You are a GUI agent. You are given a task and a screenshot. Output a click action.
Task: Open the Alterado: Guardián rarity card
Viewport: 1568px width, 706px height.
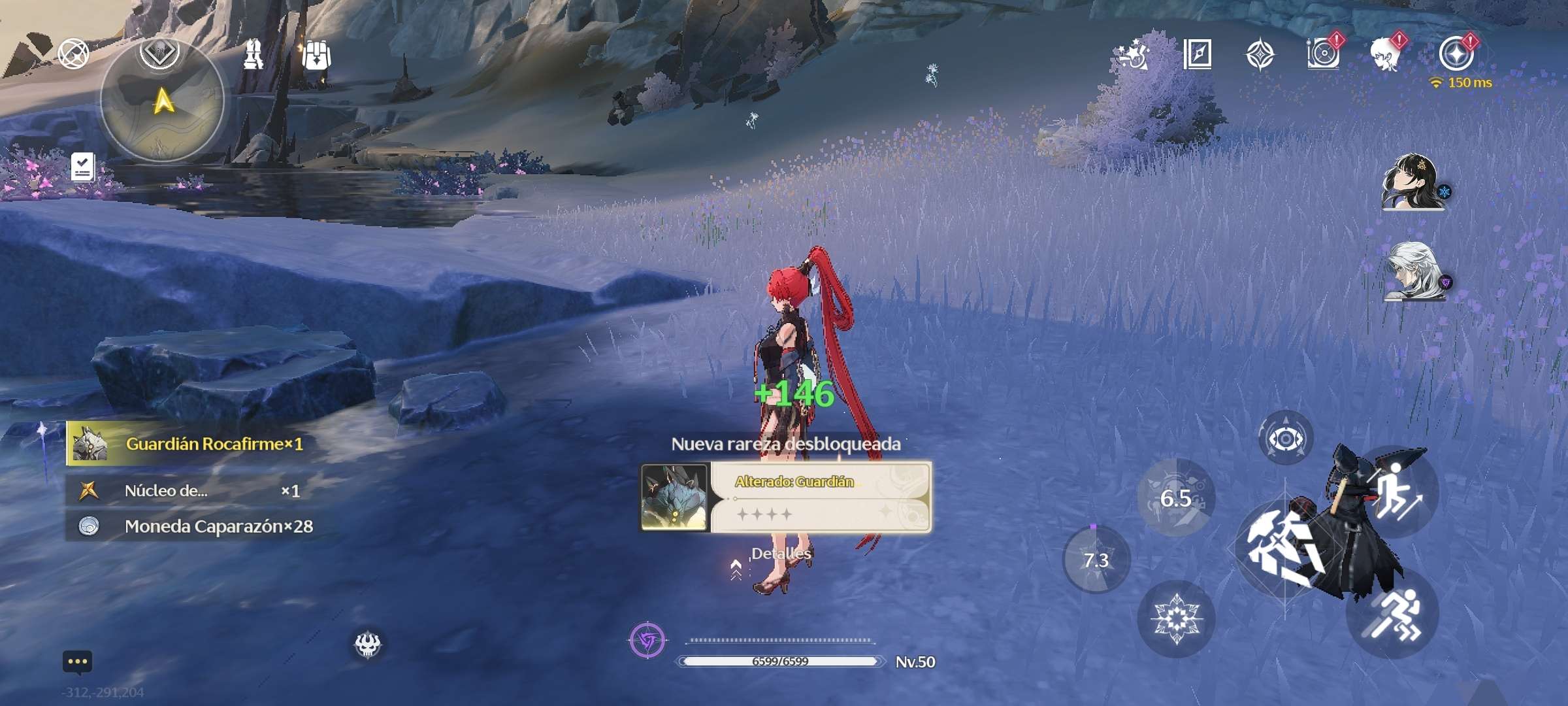pyautogui.click(x=786, y=497)
